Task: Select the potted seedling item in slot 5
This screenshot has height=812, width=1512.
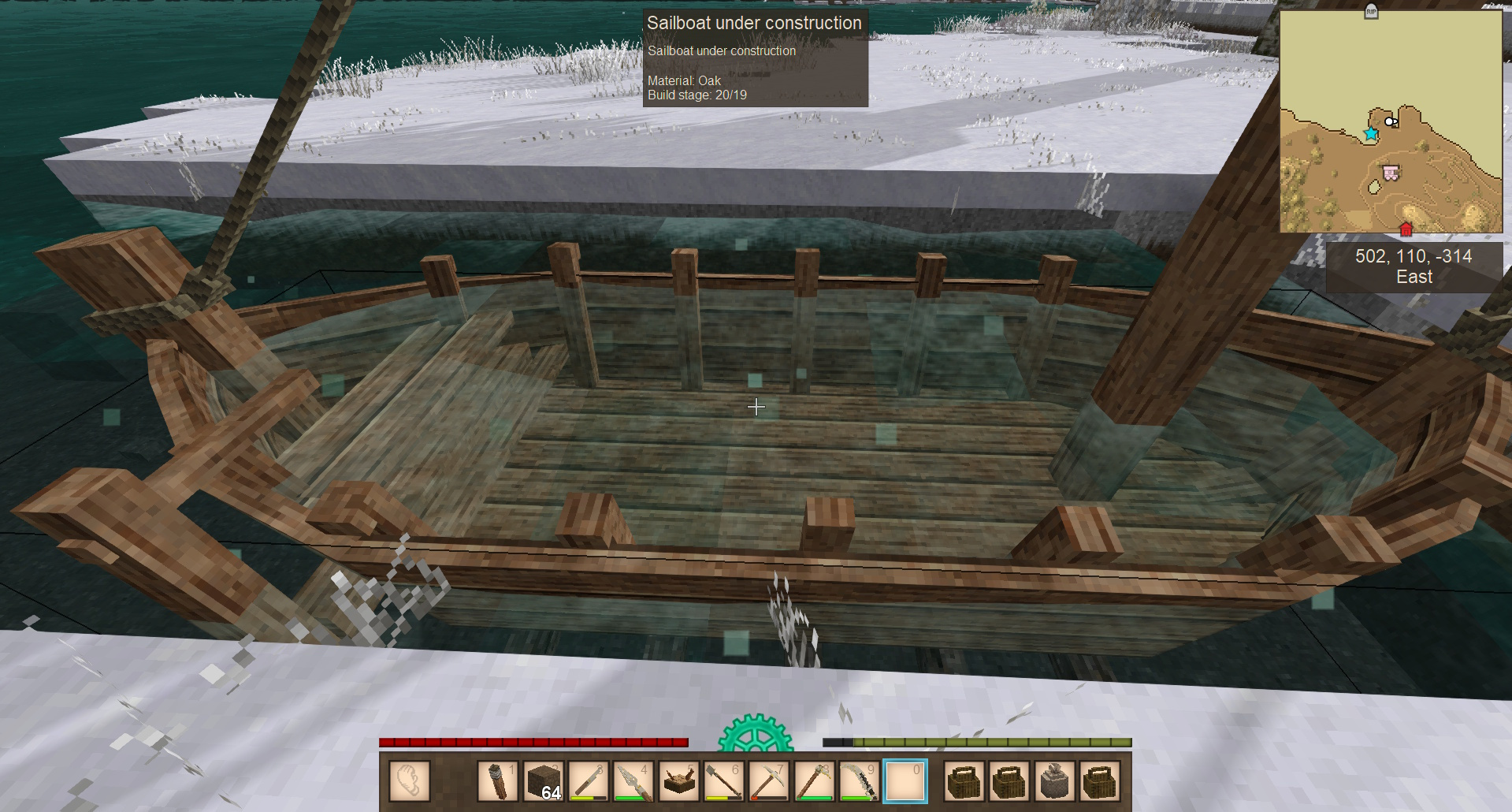Action: [678, 780]
